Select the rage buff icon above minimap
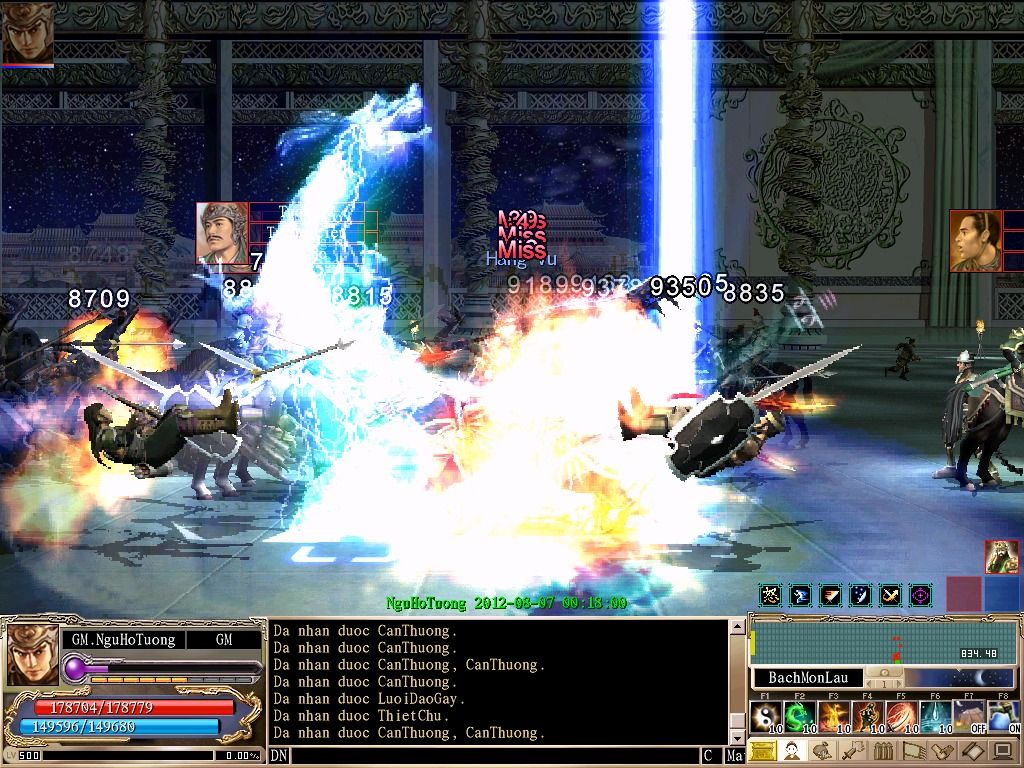 [770, 596]
